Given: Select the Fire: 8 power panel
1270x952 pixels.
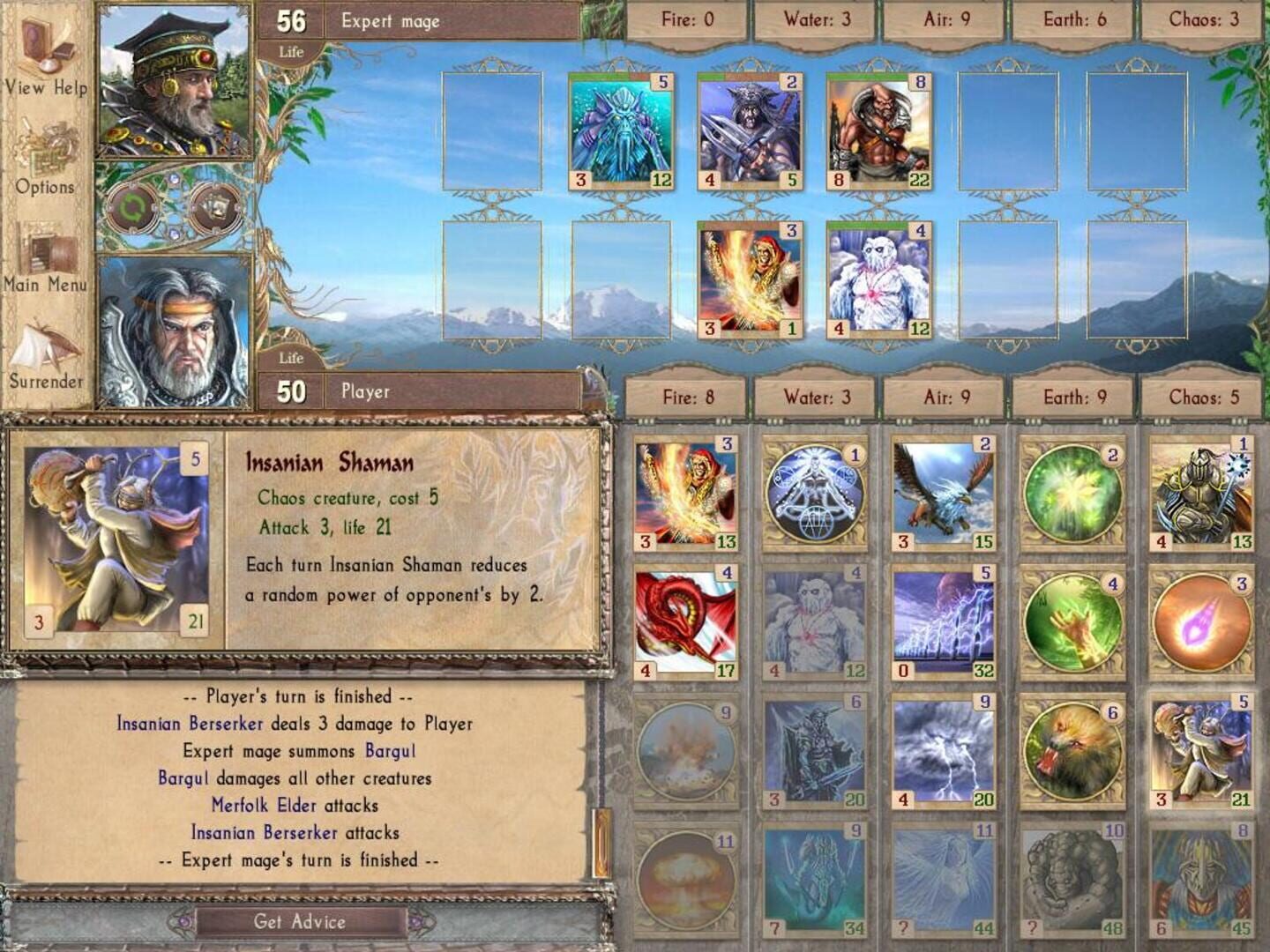Looking at the screenshot, I should [x=688, y=397].
